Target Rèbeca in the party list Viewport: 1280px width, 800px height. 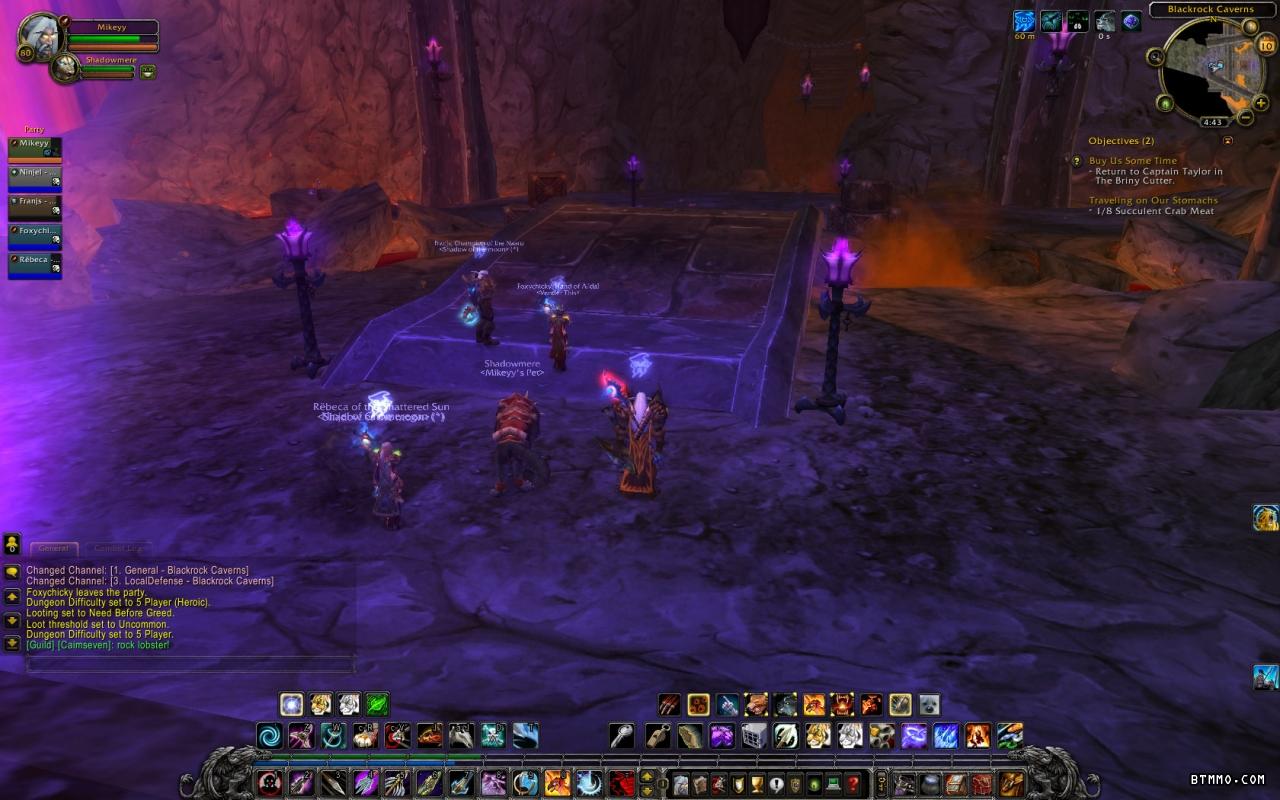coord(35,264)
